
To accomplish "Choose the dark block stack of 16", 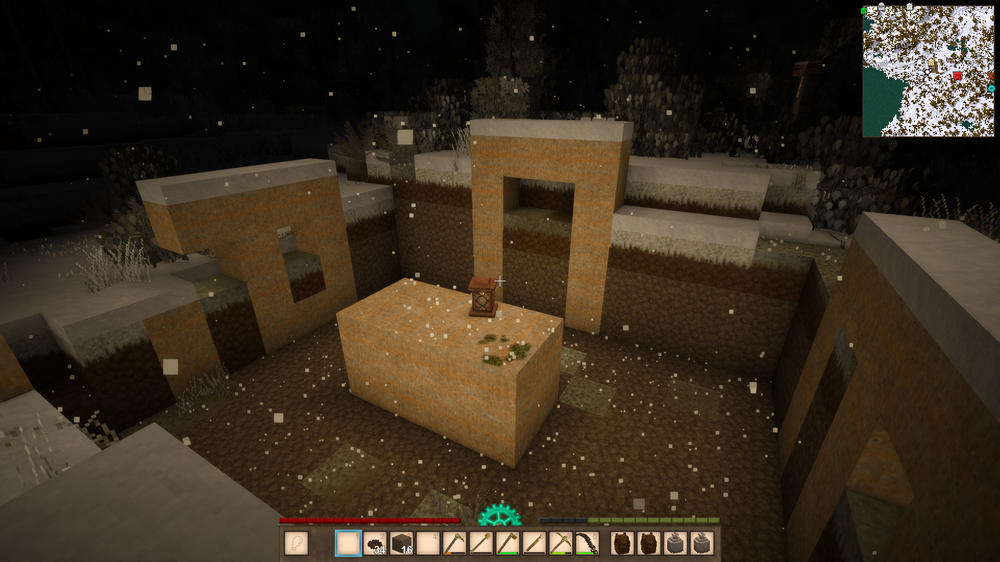I will 401,543.
